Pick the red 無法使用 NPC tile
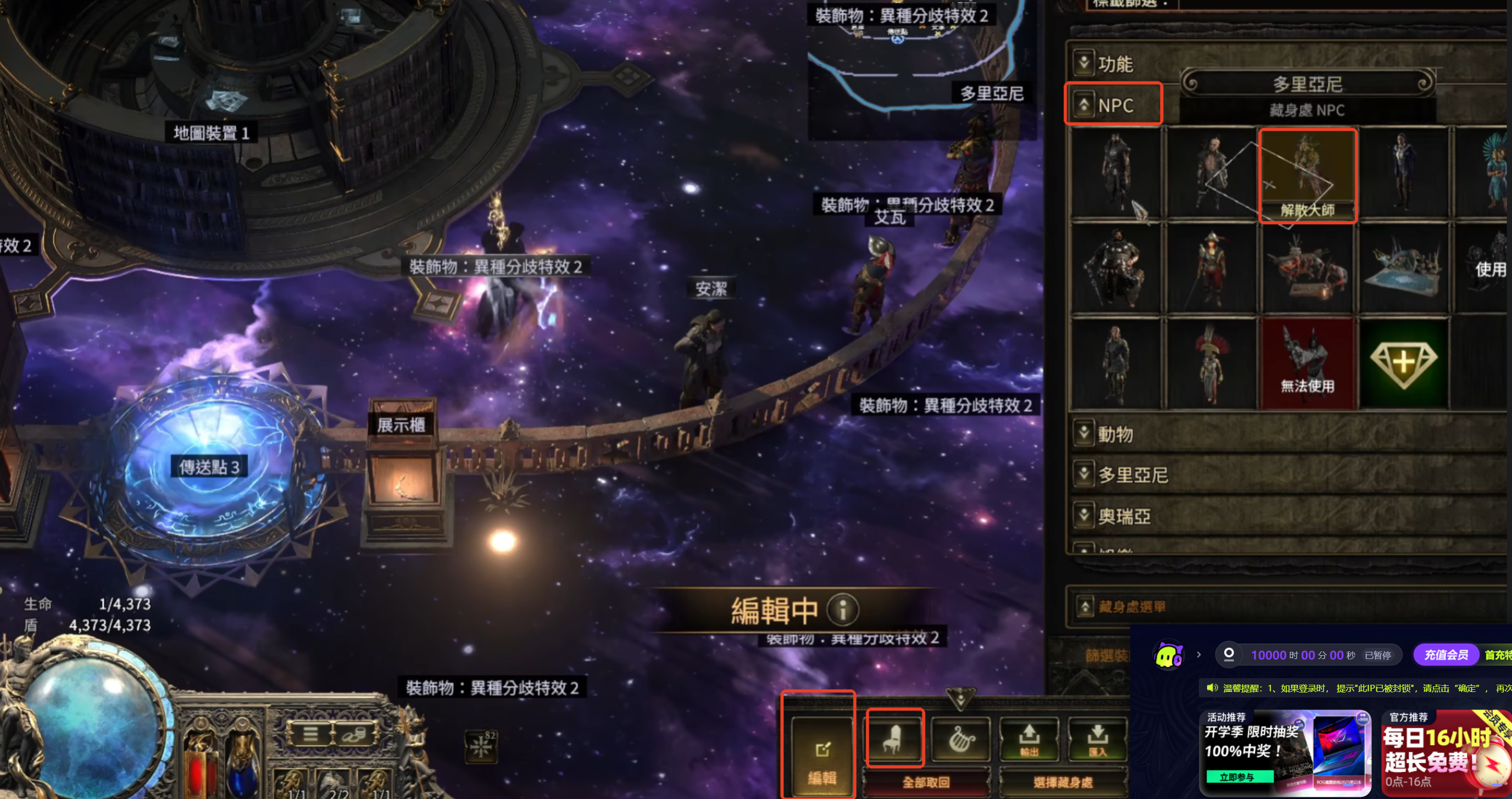Image resolution: width=1512 pixels, height=799 pixels. (1307, 363)
